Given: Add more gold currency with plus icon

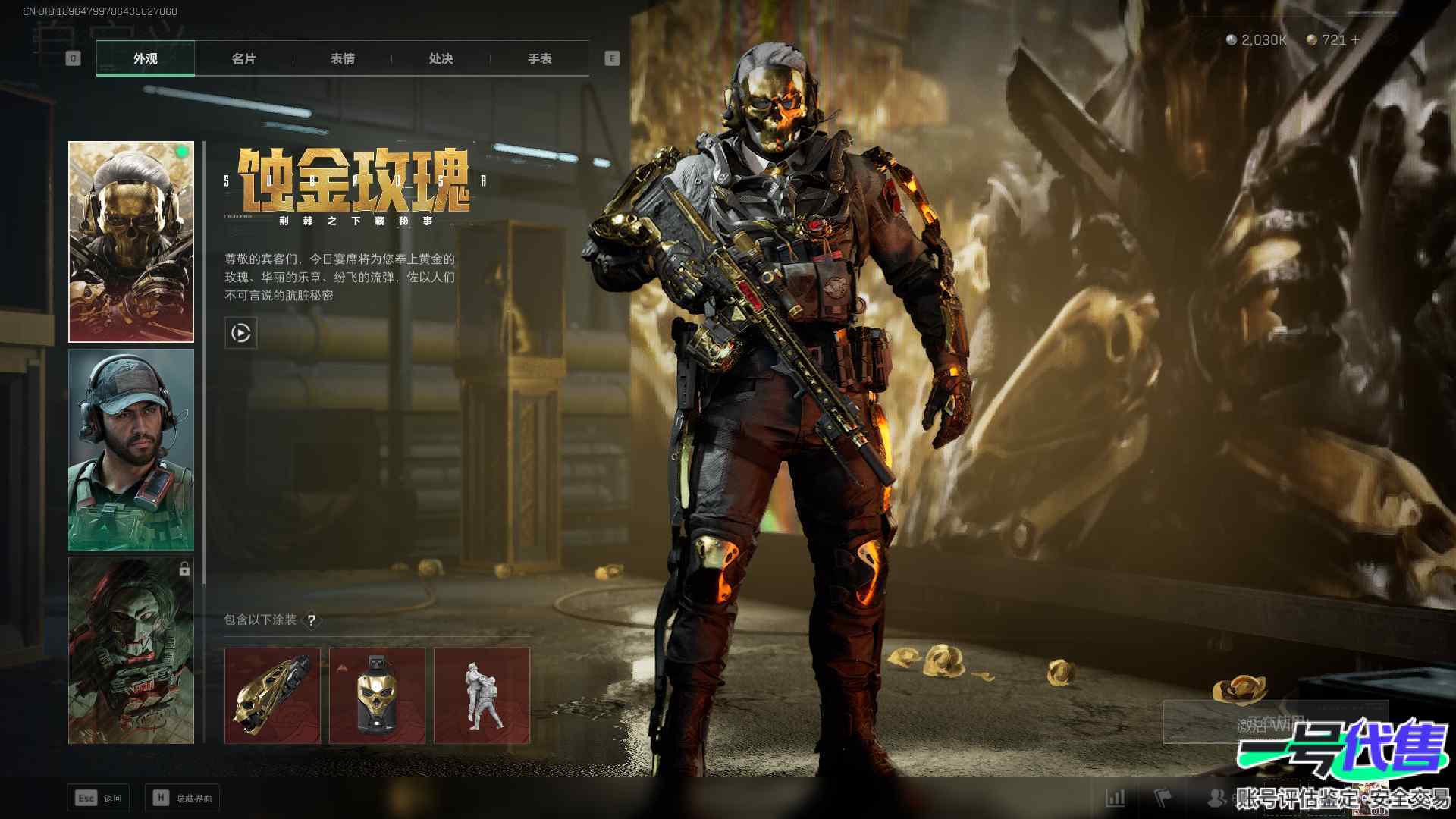Looking at the screenshot, I should 1355,39.
